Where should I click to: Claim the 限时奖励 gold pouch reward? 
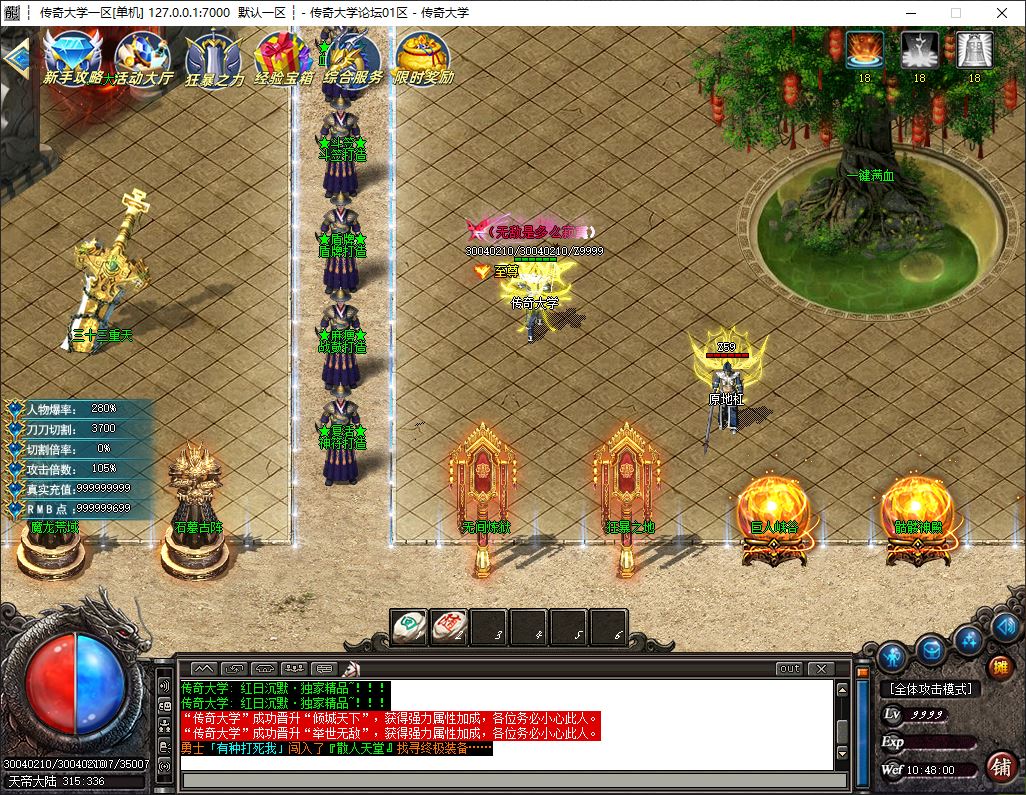[x=423, y=56]
